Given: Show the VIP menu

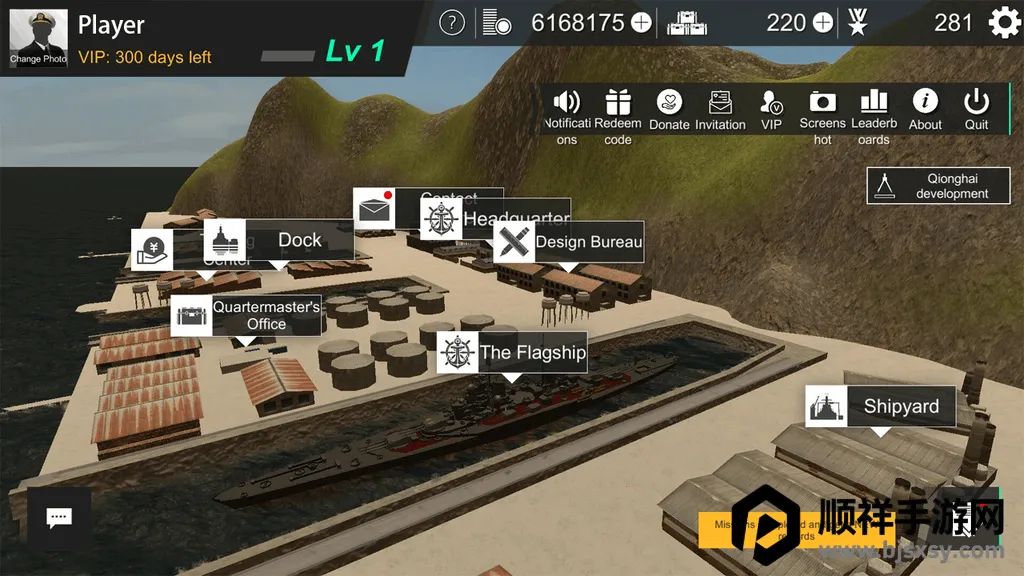Looking at the screenshot, I should (x=771, y=110).
